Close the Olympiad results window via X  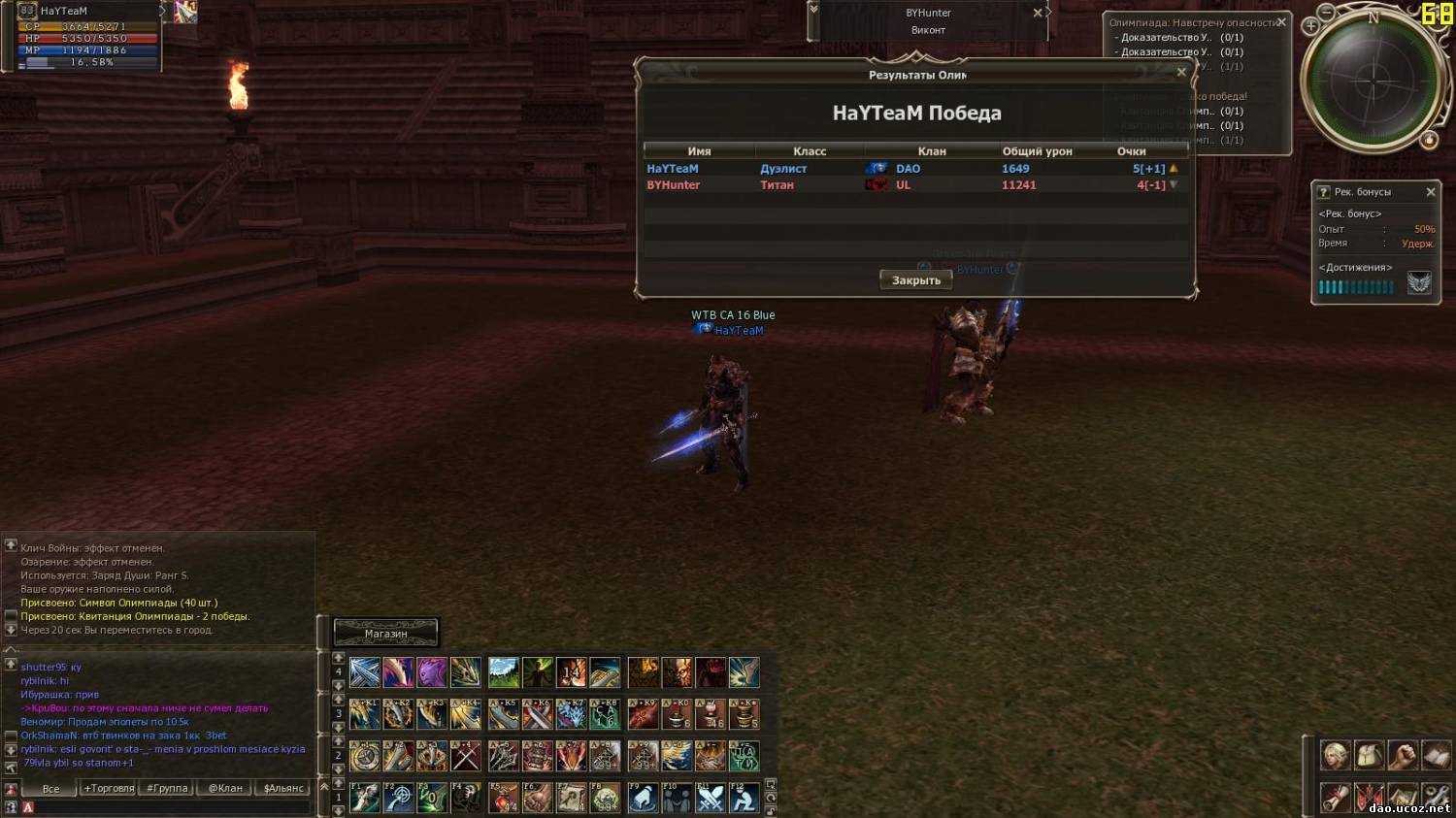pos(1181,72)
